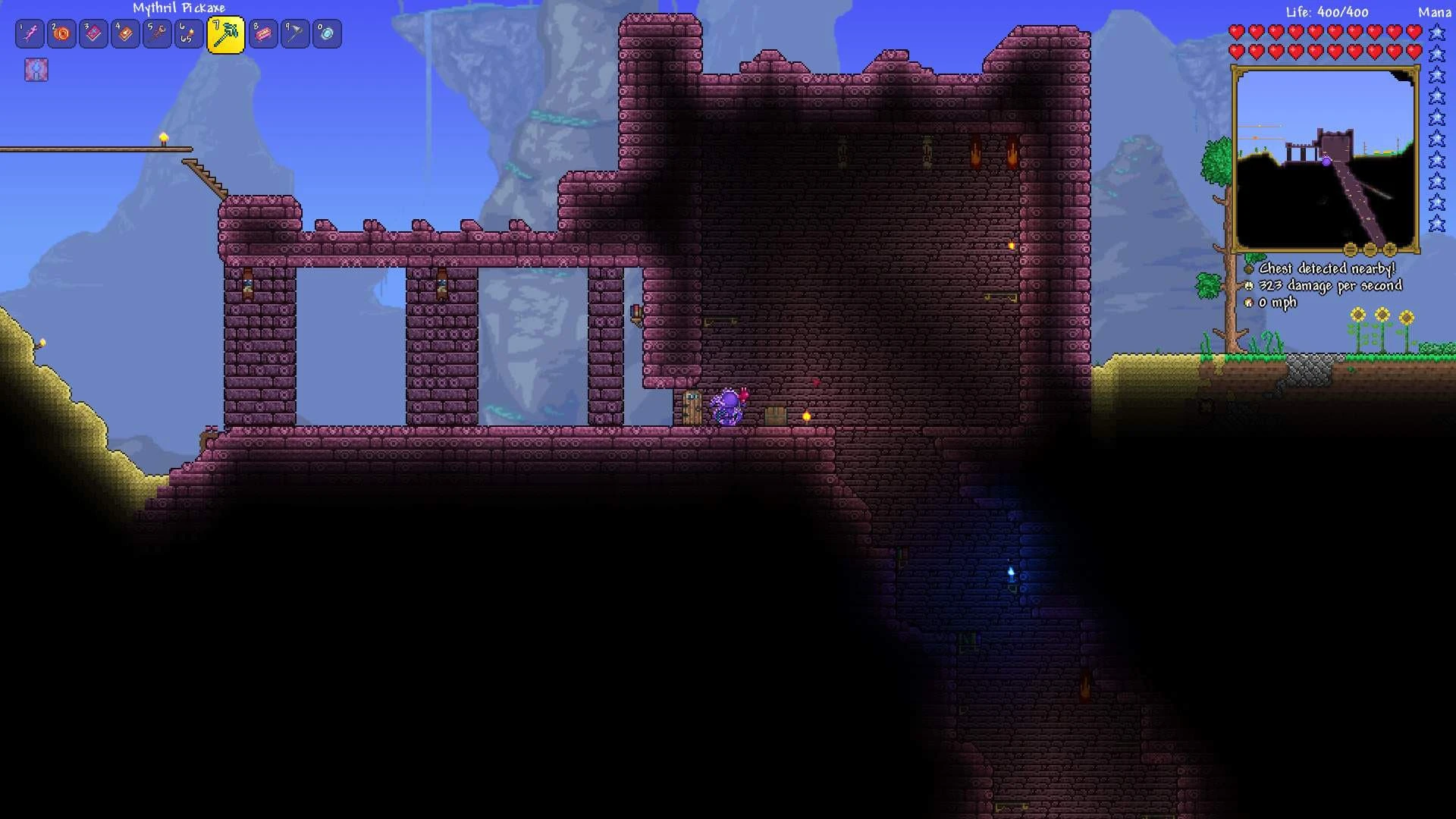Click the stopwatch icon showing 0 mph
This screenshot has height=819, width=1456.
pos(1248,302)
